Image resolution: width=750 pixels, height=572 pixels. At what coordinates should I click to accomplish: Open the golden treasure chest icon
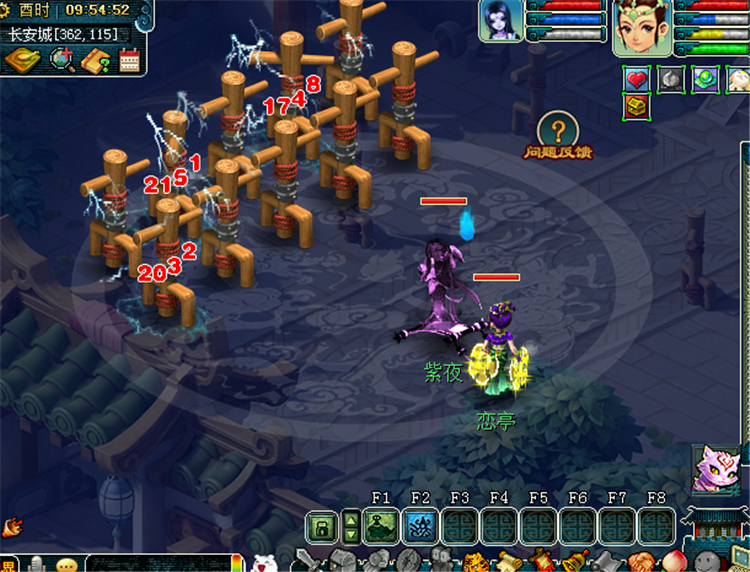pyautogui.click(x=637, y=106)
